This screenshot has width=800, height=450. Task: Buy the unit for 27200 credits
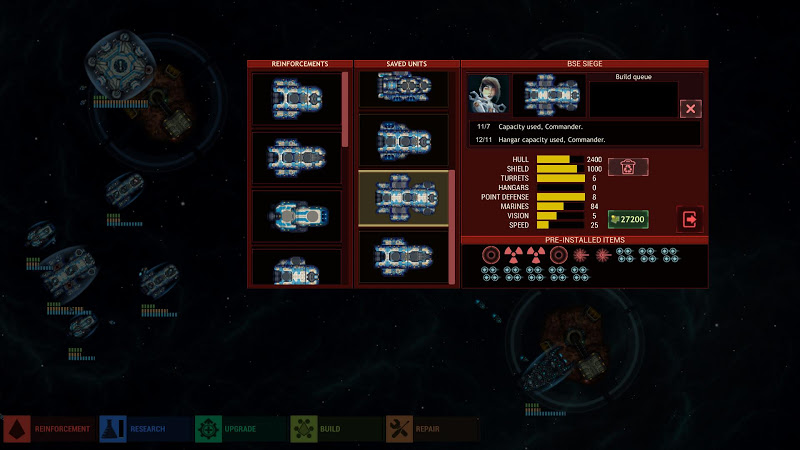[x=628, y=218]
